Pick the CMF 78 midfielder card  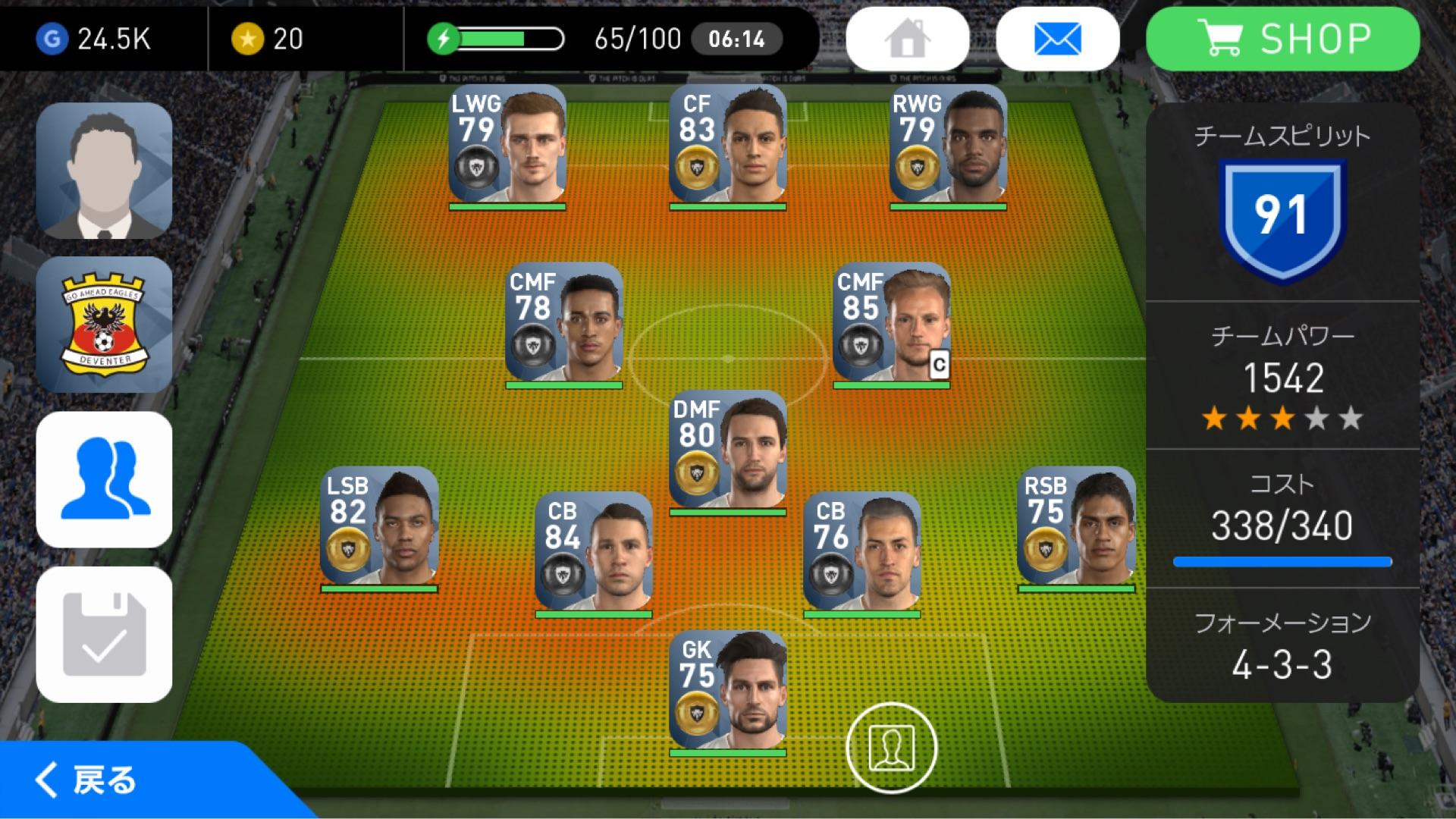564,323
